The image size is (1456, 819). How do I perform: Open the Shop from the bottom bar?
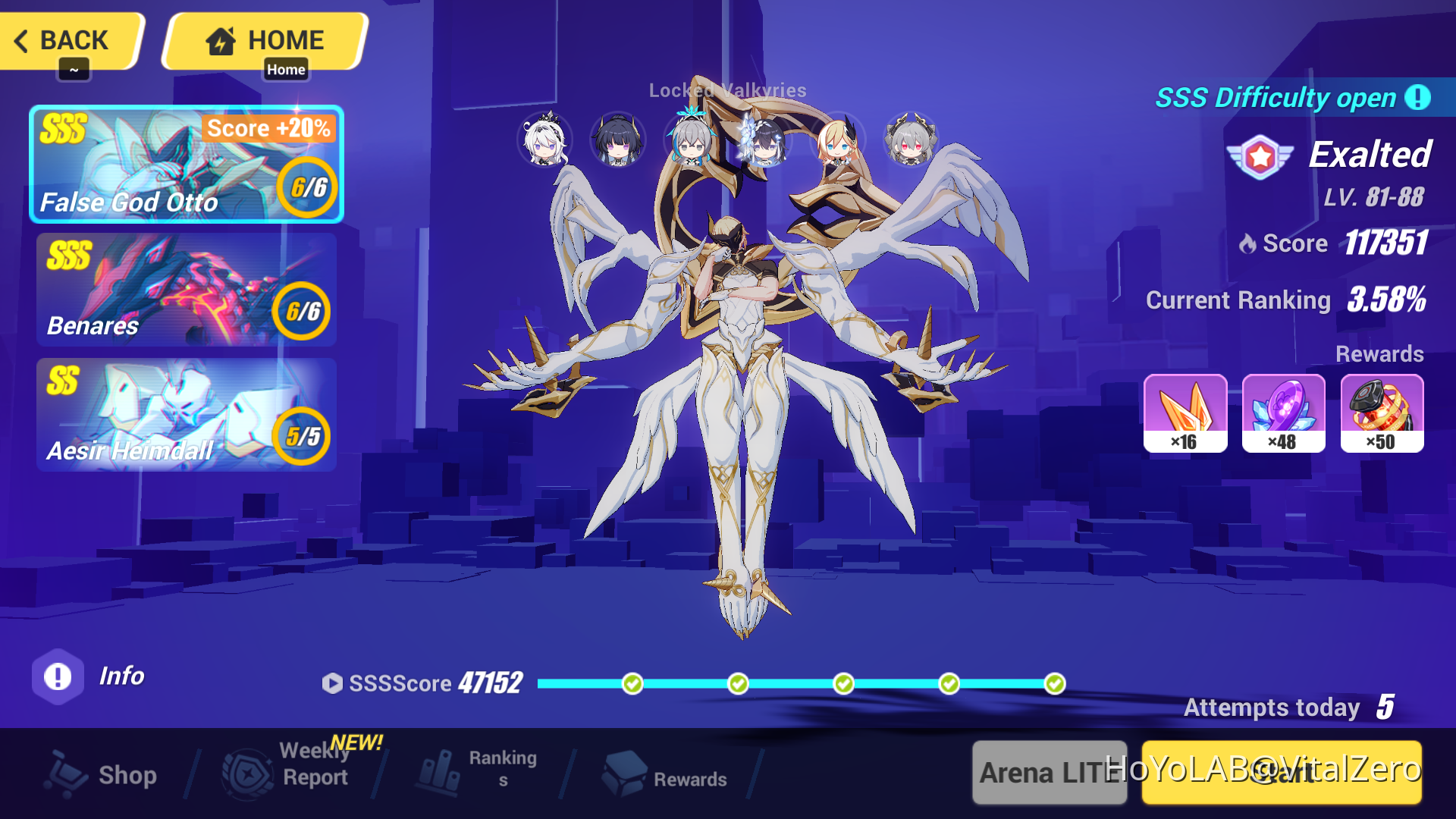point(102,775)
